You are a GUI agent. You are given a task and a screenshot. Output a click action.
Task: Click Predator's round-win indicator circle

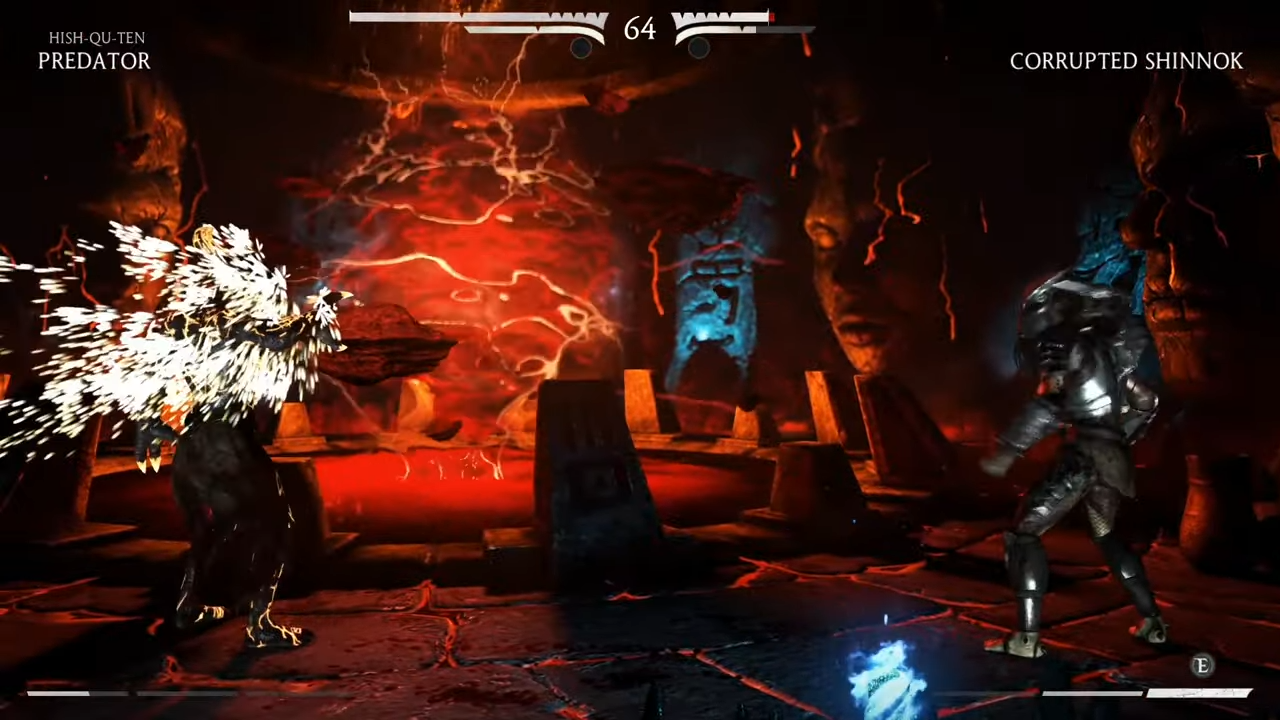[583, 48]
